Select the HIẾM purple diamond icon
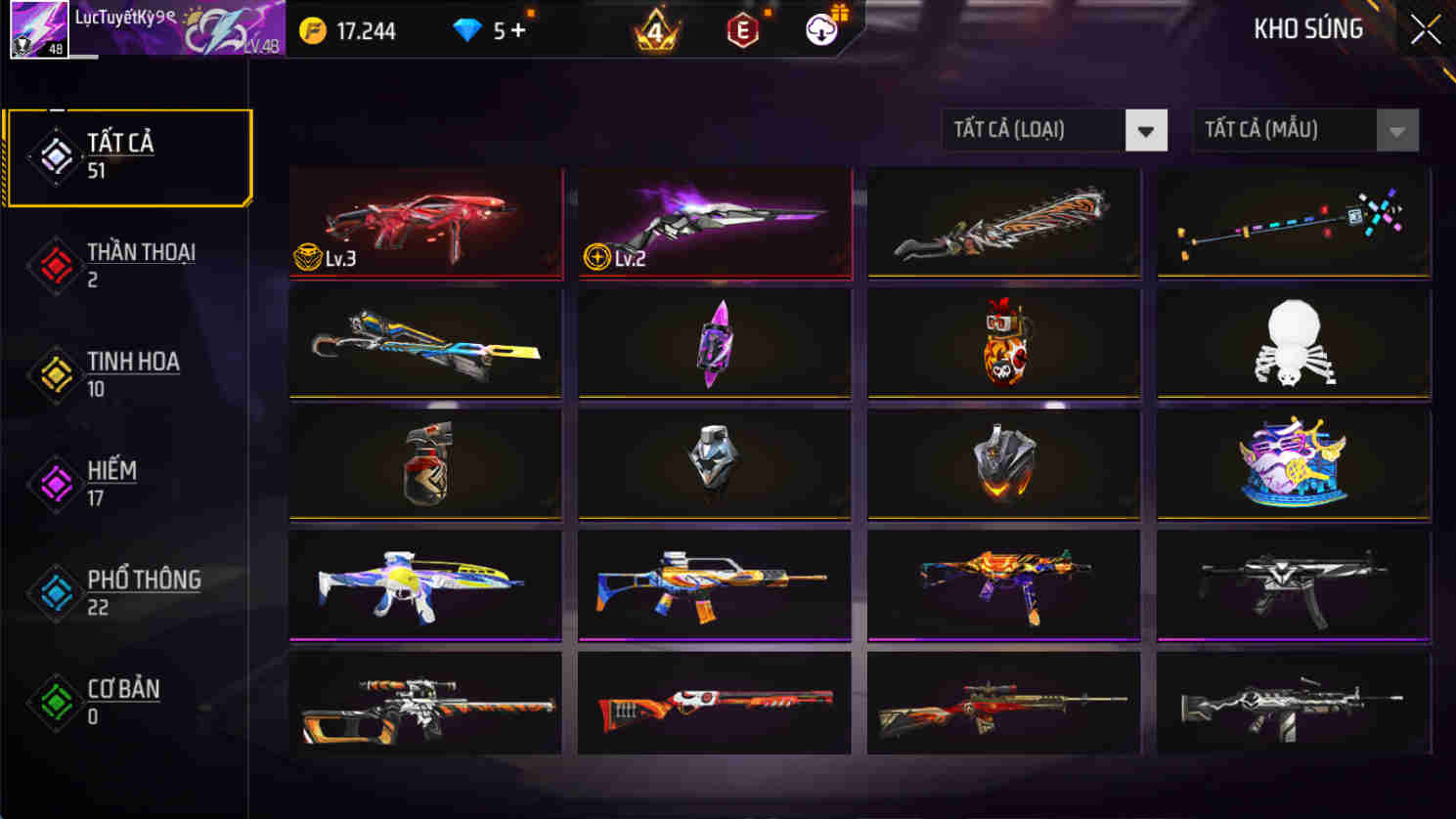The image size is (1456, 819). click(56, 483)
